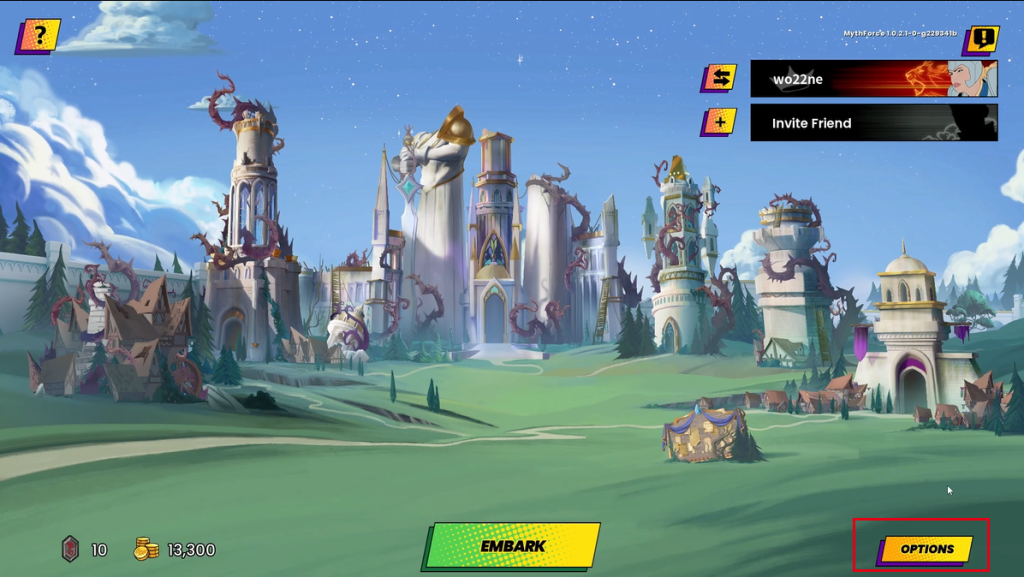Click the question mark help icon
Viewport: 1024px width, 577px height.
point(39,37)
